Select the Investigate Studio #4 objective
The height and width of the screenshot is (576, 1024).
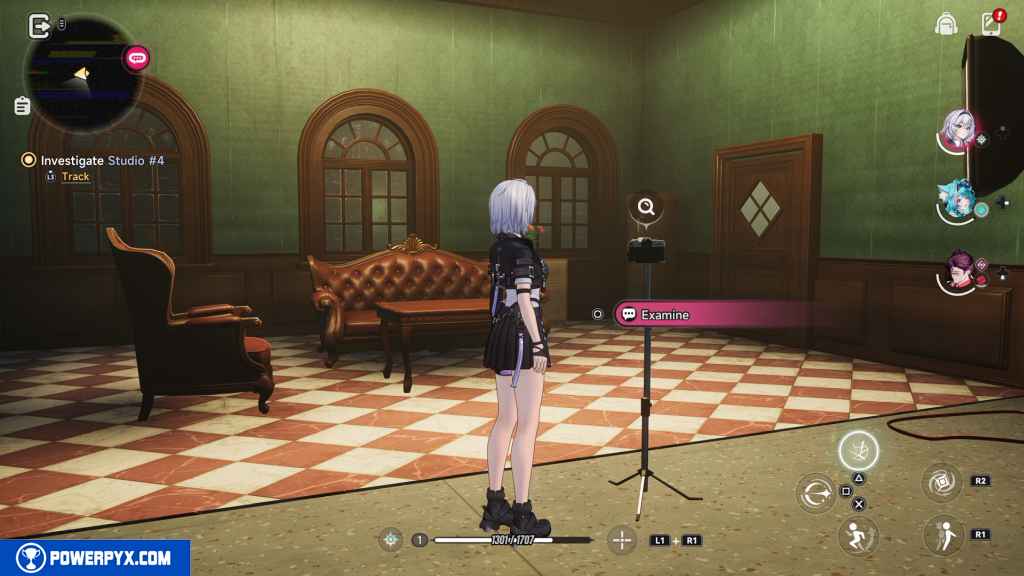point(102,159)
